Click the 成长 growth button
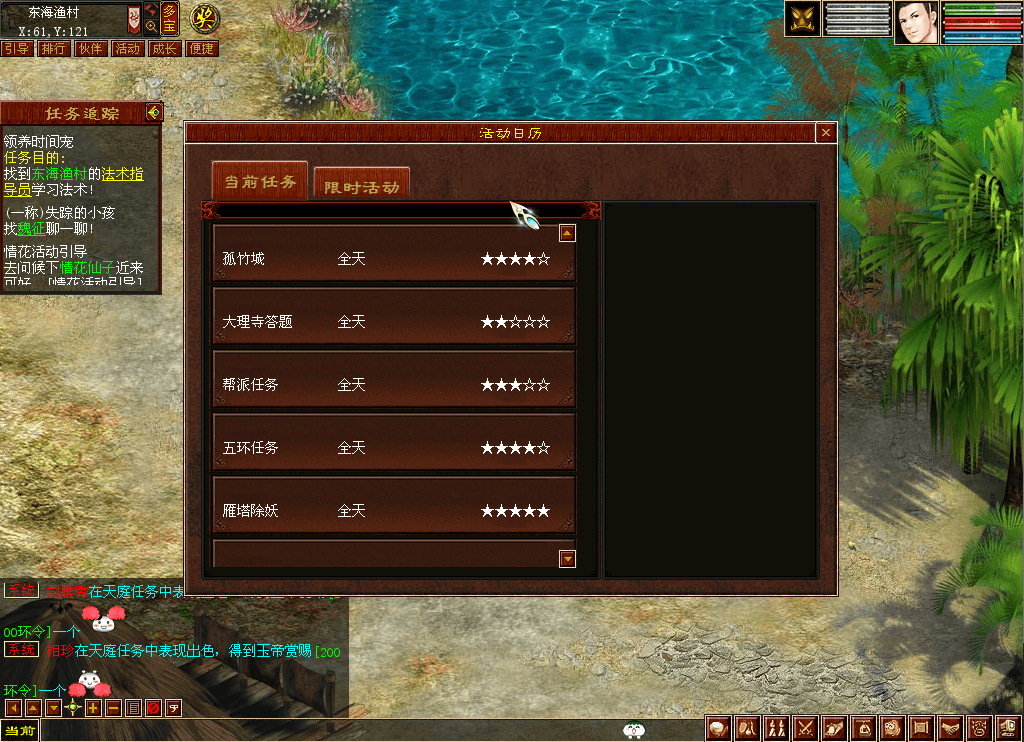The image size is (1024, 742). click(x=165, y=48)
